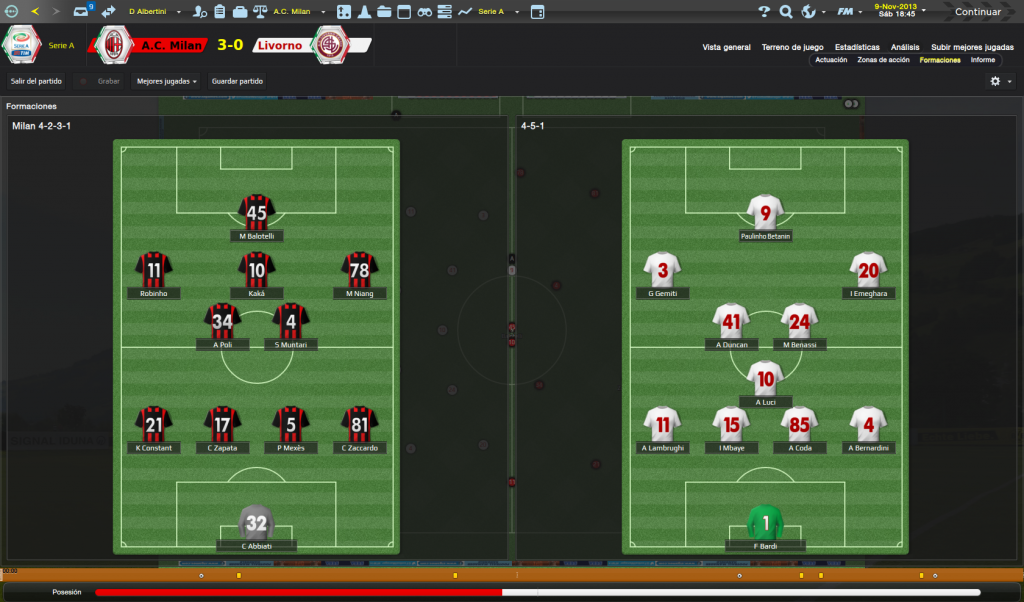
Task: Pick Paulinho Betanin's number 9 shirt
Action: coord(765,212)
